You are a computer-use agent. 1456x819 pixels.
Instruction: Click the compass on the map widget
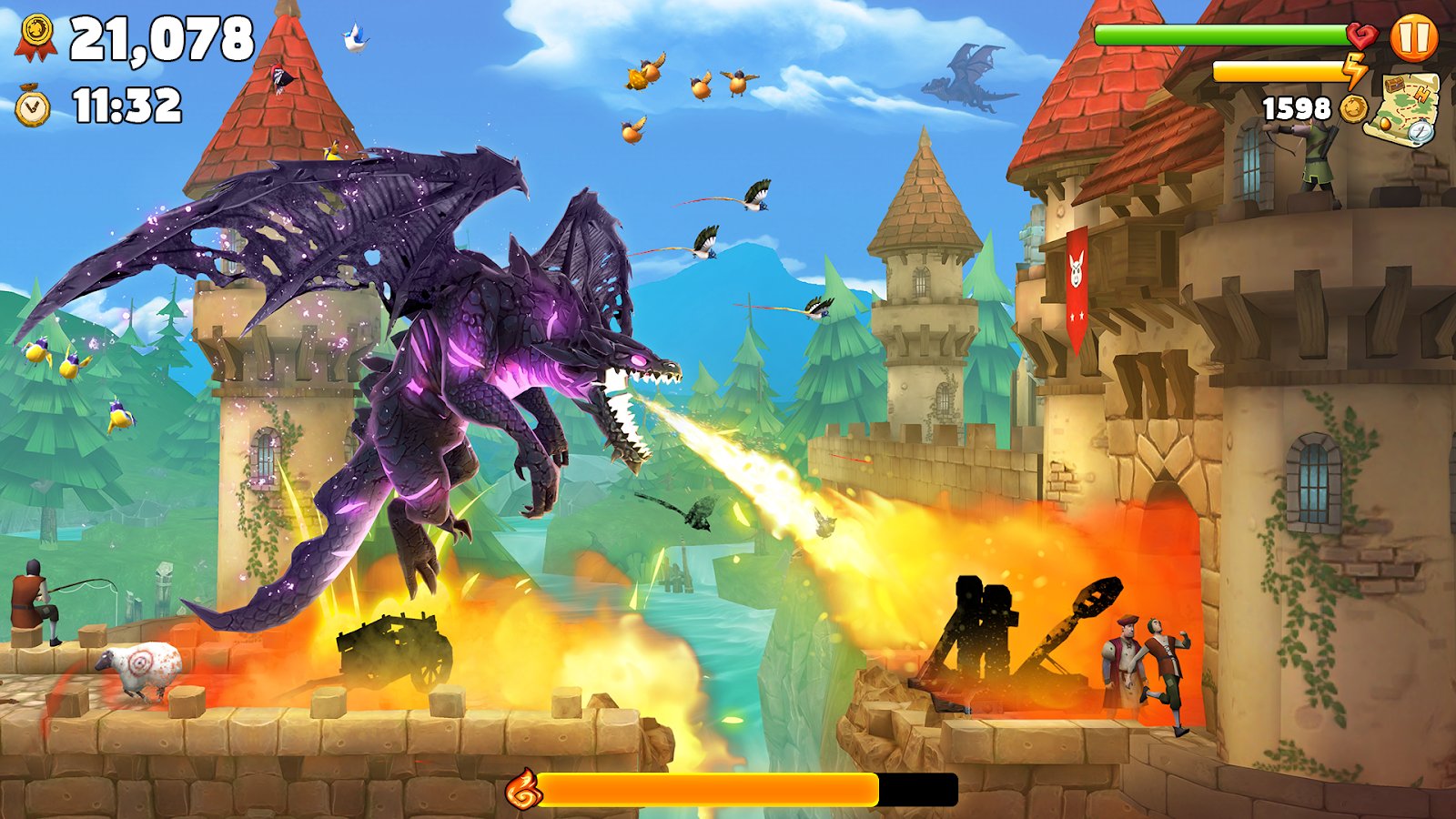[x=1420, y=135]
